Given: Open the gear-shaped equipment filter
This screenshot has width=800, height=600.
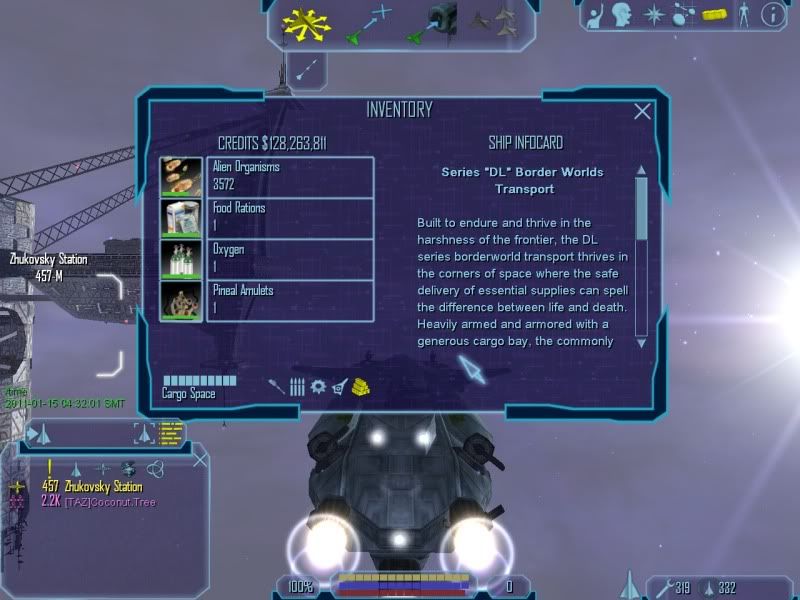Looking at the screenshot, I should point(318,386).
